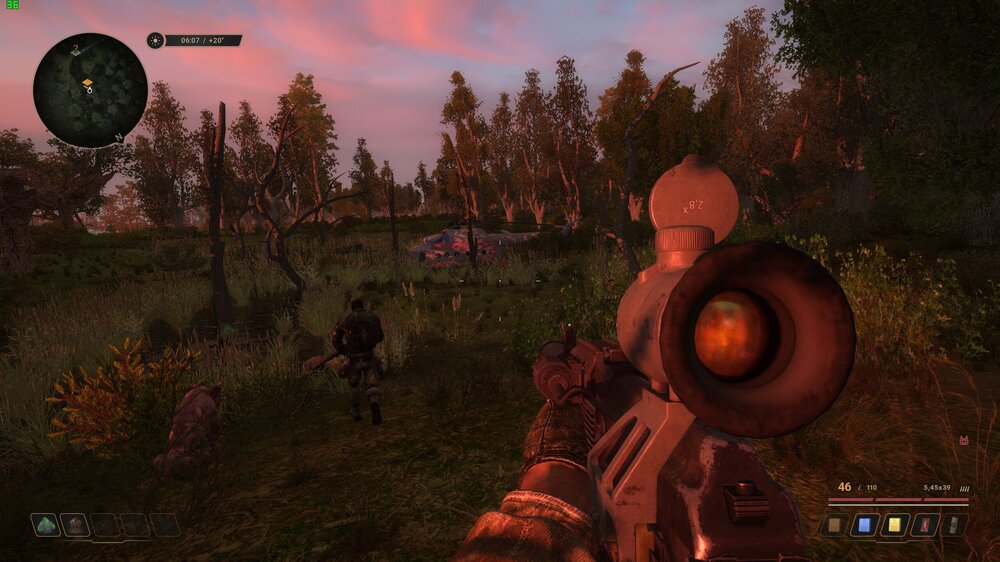Use the yellow item in the quick slots
The image size is (1000, 562).
(x=894, y=525)
